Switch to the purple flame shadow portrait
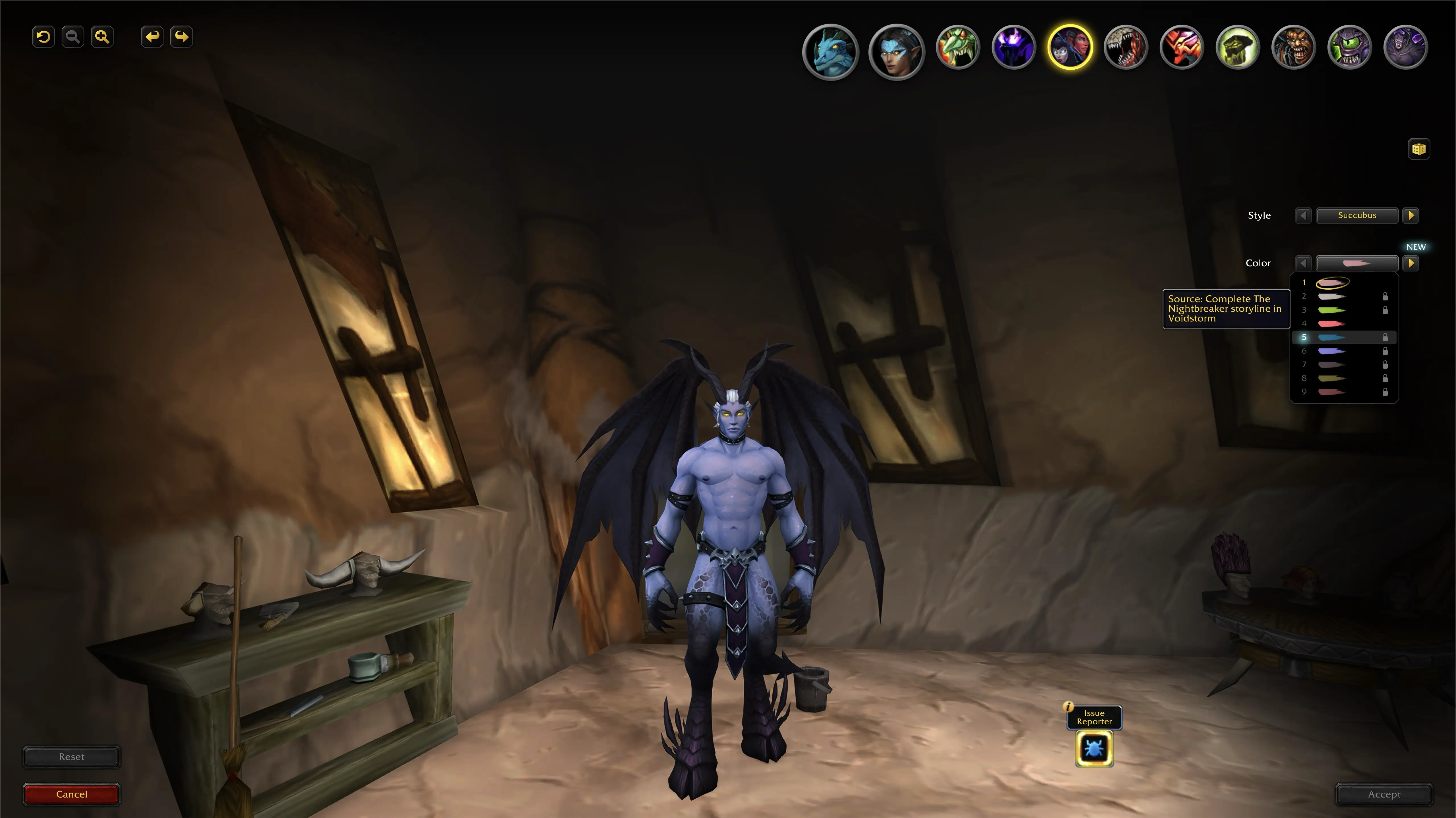This screenshot has width=1456, height=818. [1014, 47]
